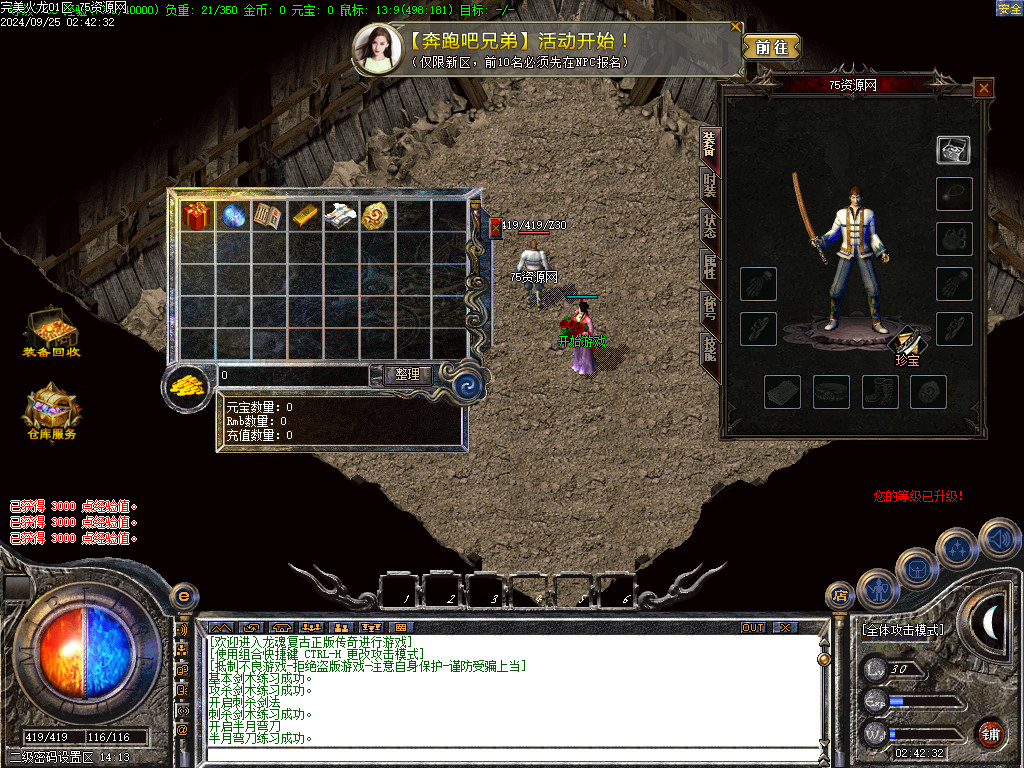Close the character equipment panel
1024x768 pixels.
[x=984, y=88]
